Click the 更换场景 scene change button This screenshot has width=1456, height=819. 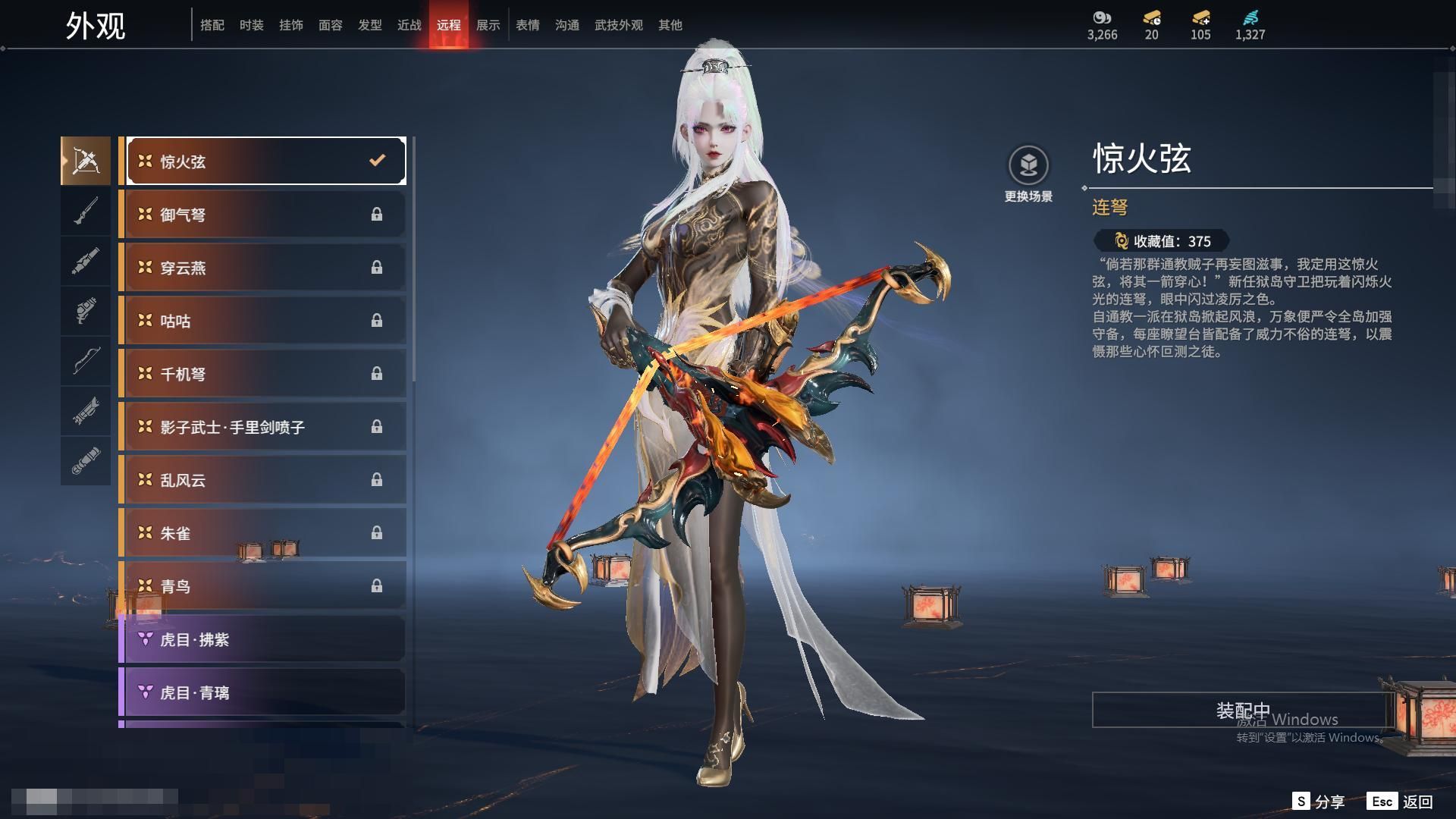tap(1028, 174)
